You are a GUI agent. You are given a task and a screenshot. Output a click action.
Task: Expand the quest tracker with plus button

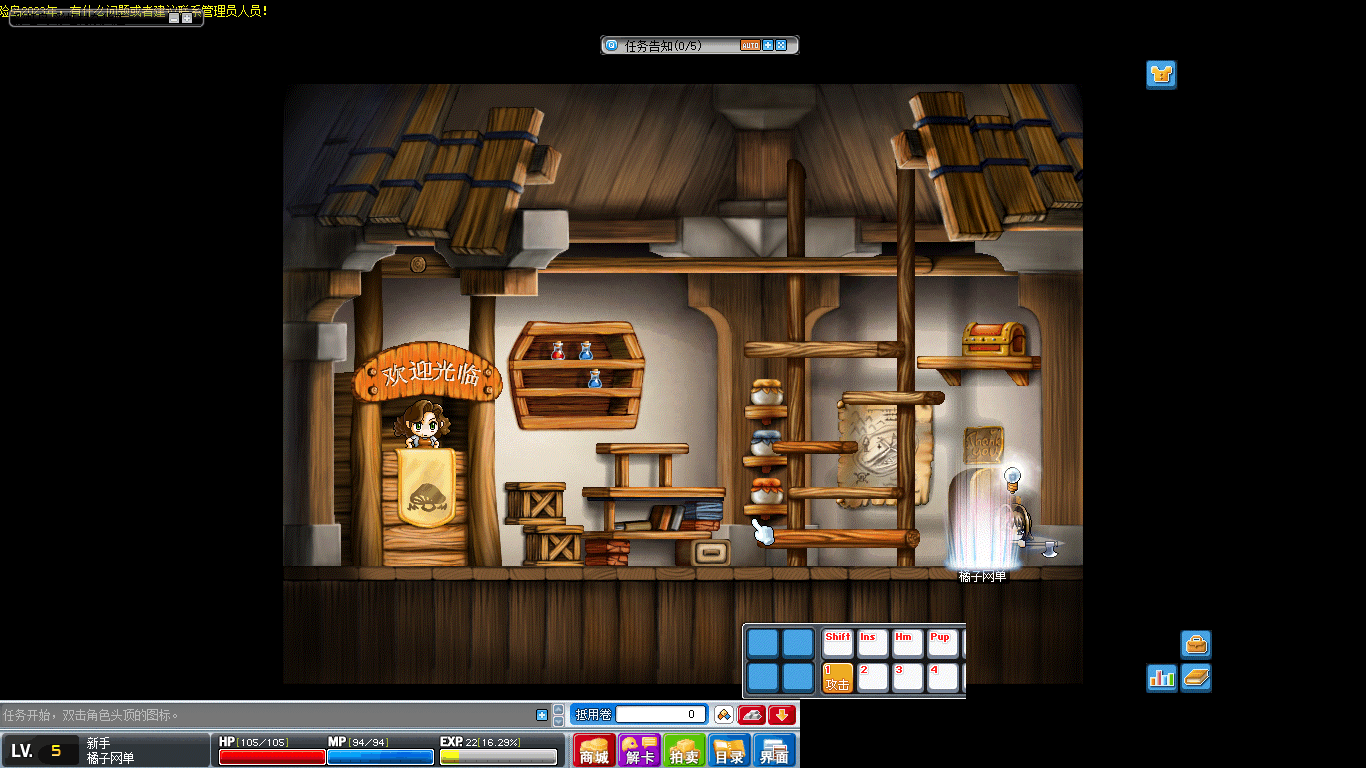pyautogui.click(x=768, y=45)
